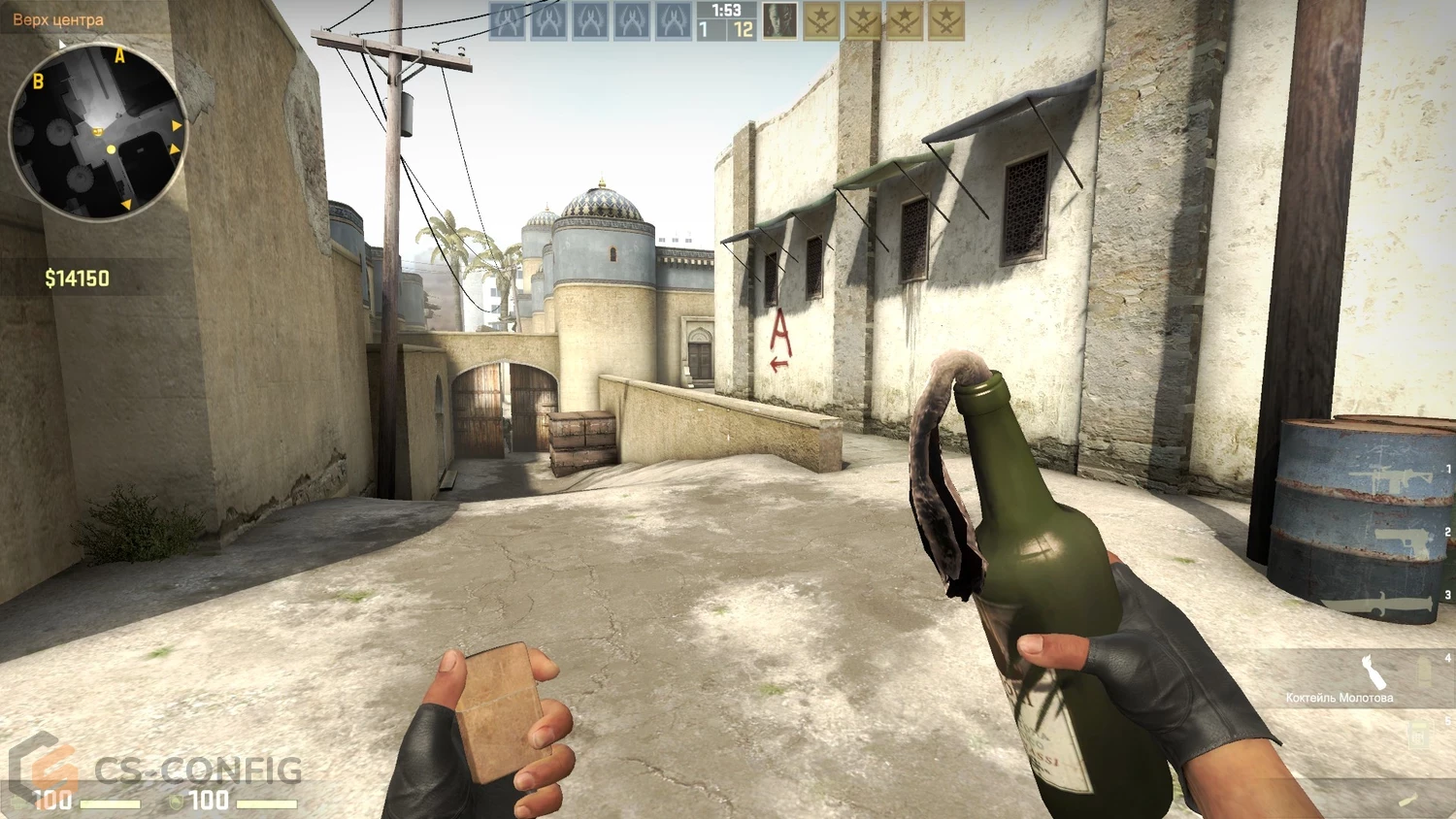This screenshot has height=819, width=1456.
Task: Click the player avatar portrait in top HUD
Action: click(779, 21)
